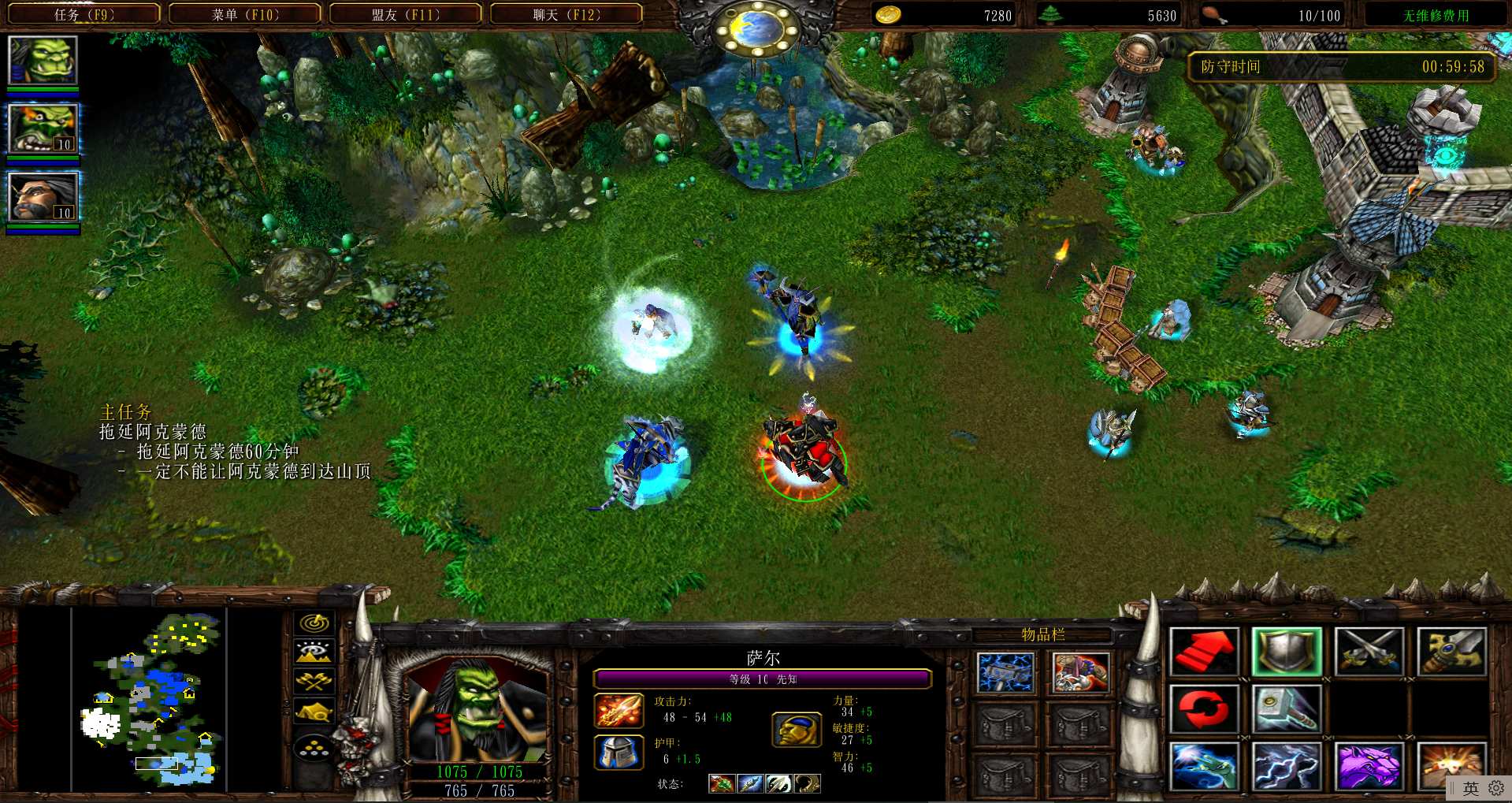Open the 菜单 (F10) game menu
The image size is (1512, 803).
point(245,14)
